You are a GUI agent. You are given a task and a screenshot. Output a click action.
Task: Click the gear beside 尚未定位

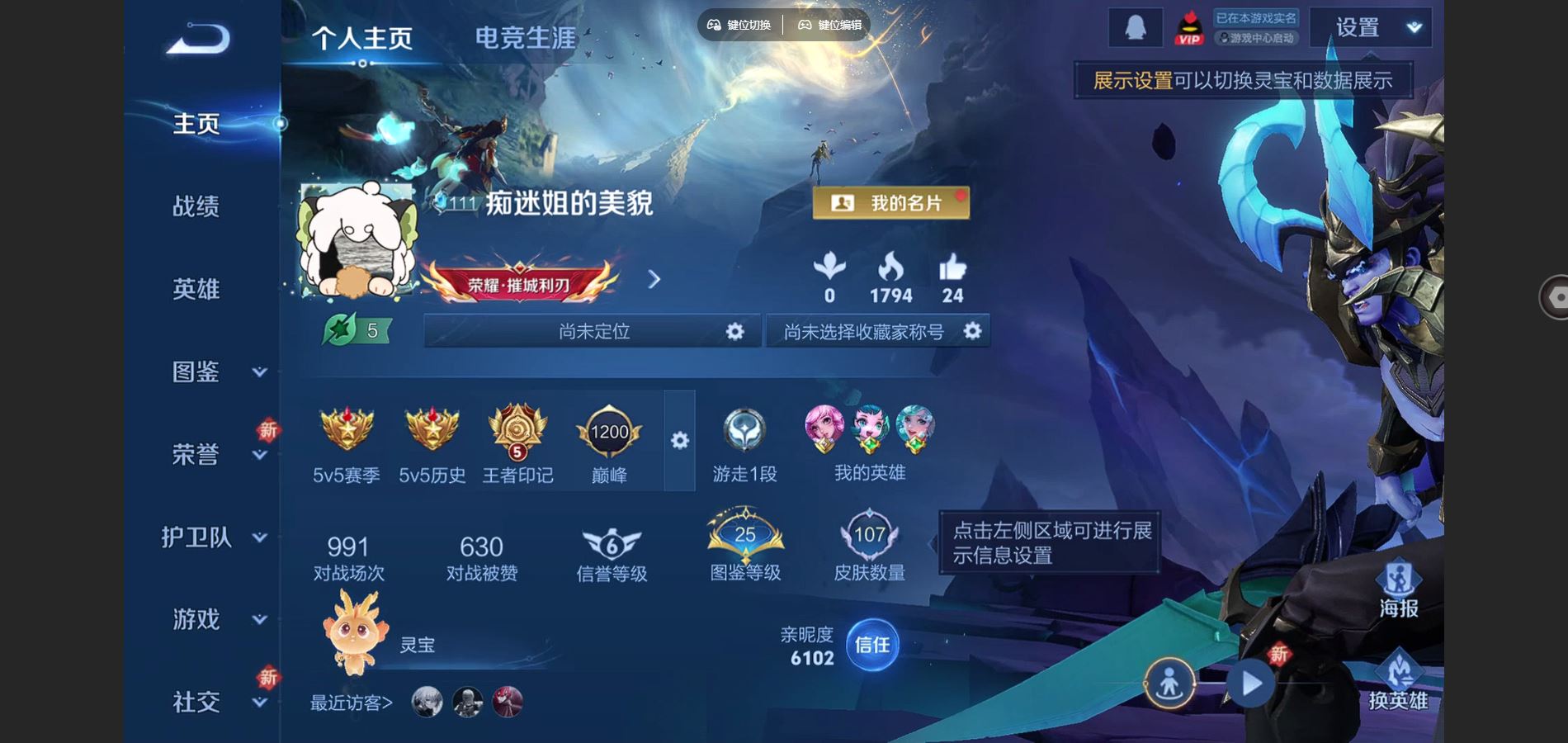coord(734,331)
